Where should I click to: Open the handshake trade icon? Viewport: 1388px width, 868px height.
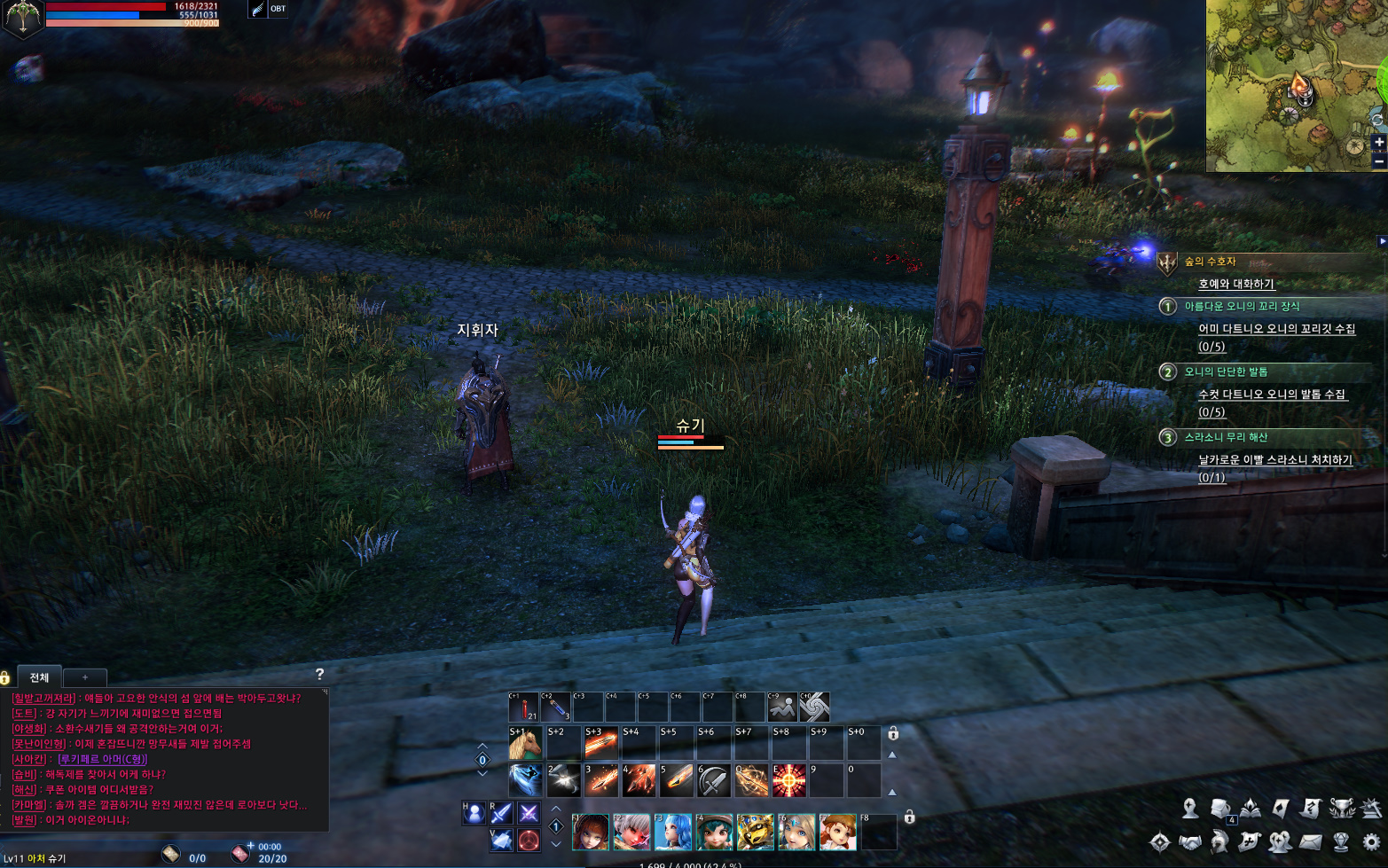click(x=1190, y=841)
